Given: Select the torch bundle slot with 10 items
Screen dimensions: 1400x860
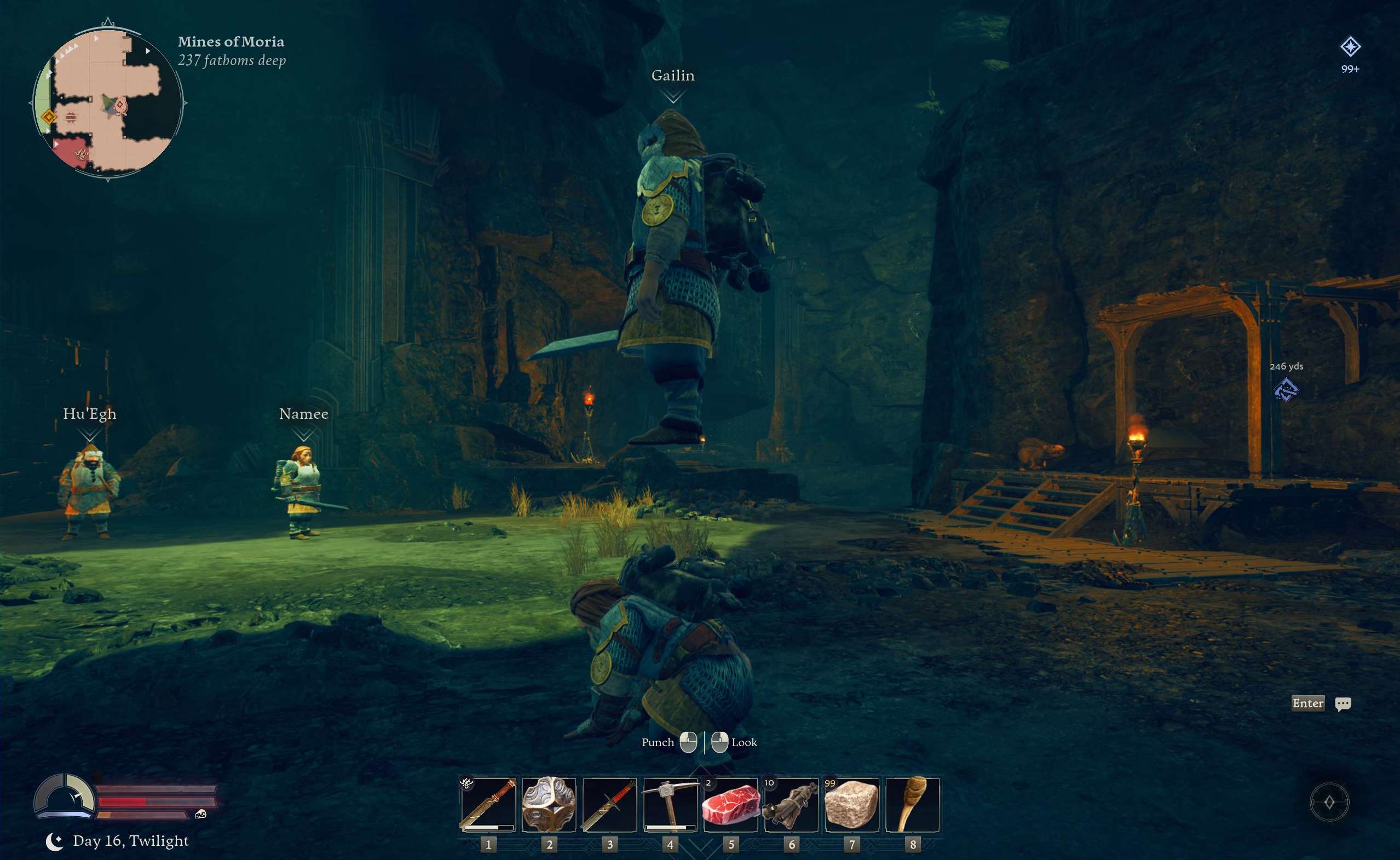Looking at the screenshot, I should (x=791, y=804).
